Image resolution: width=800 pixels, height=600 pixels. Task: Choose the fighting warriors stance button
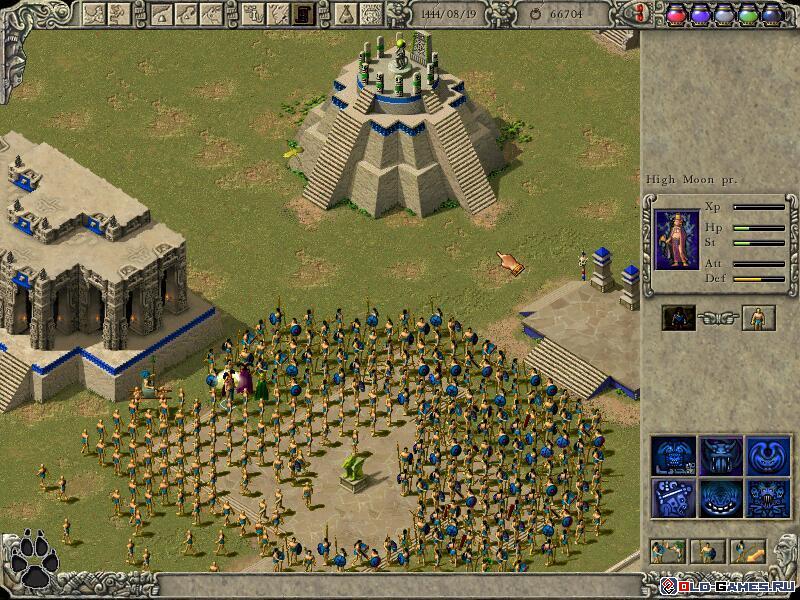668,550
